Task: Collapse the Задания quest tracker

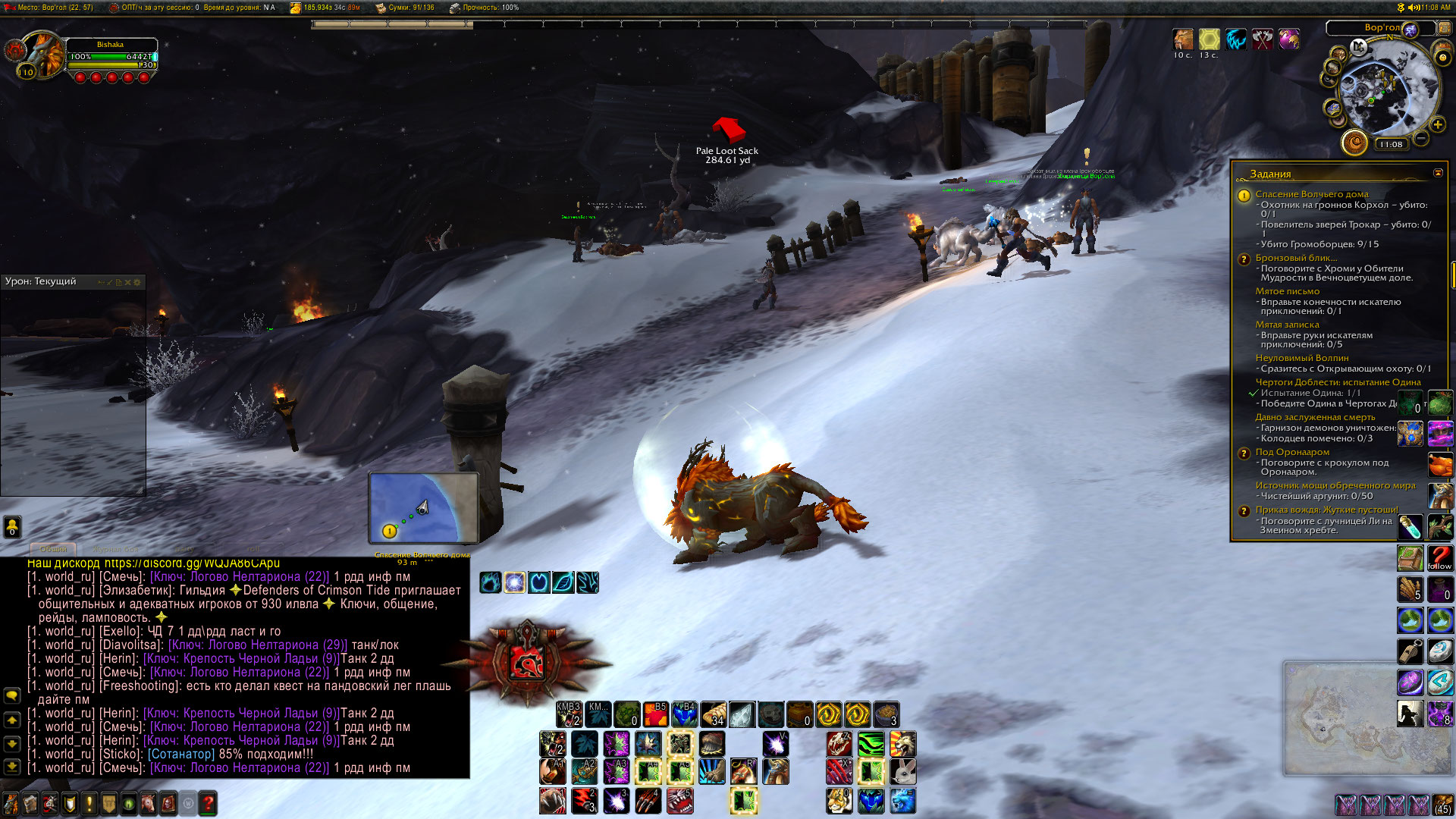Action: tap(1438, 173)
